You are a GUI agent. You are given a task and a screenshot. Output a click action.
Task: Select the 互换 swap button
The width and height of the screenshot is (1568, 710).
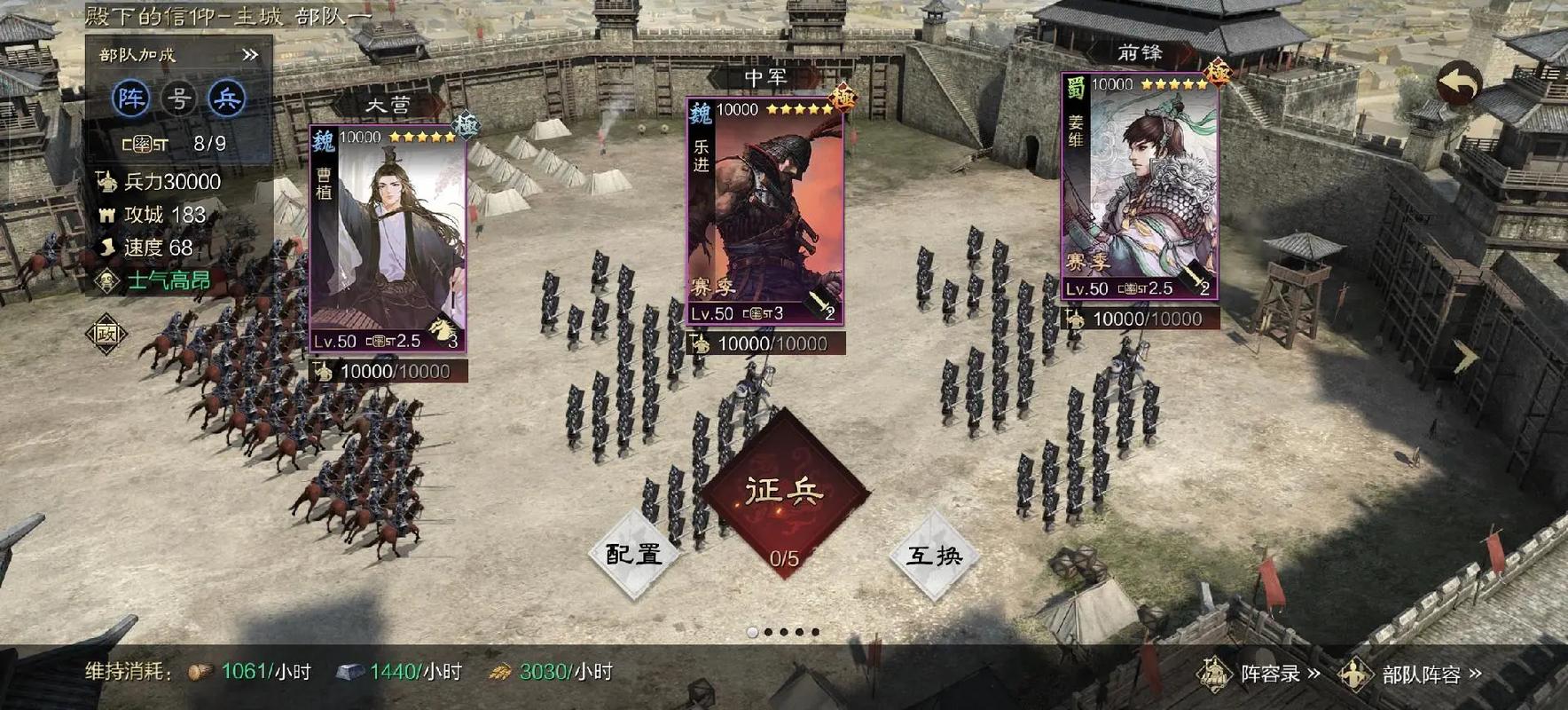pos(934,556)
